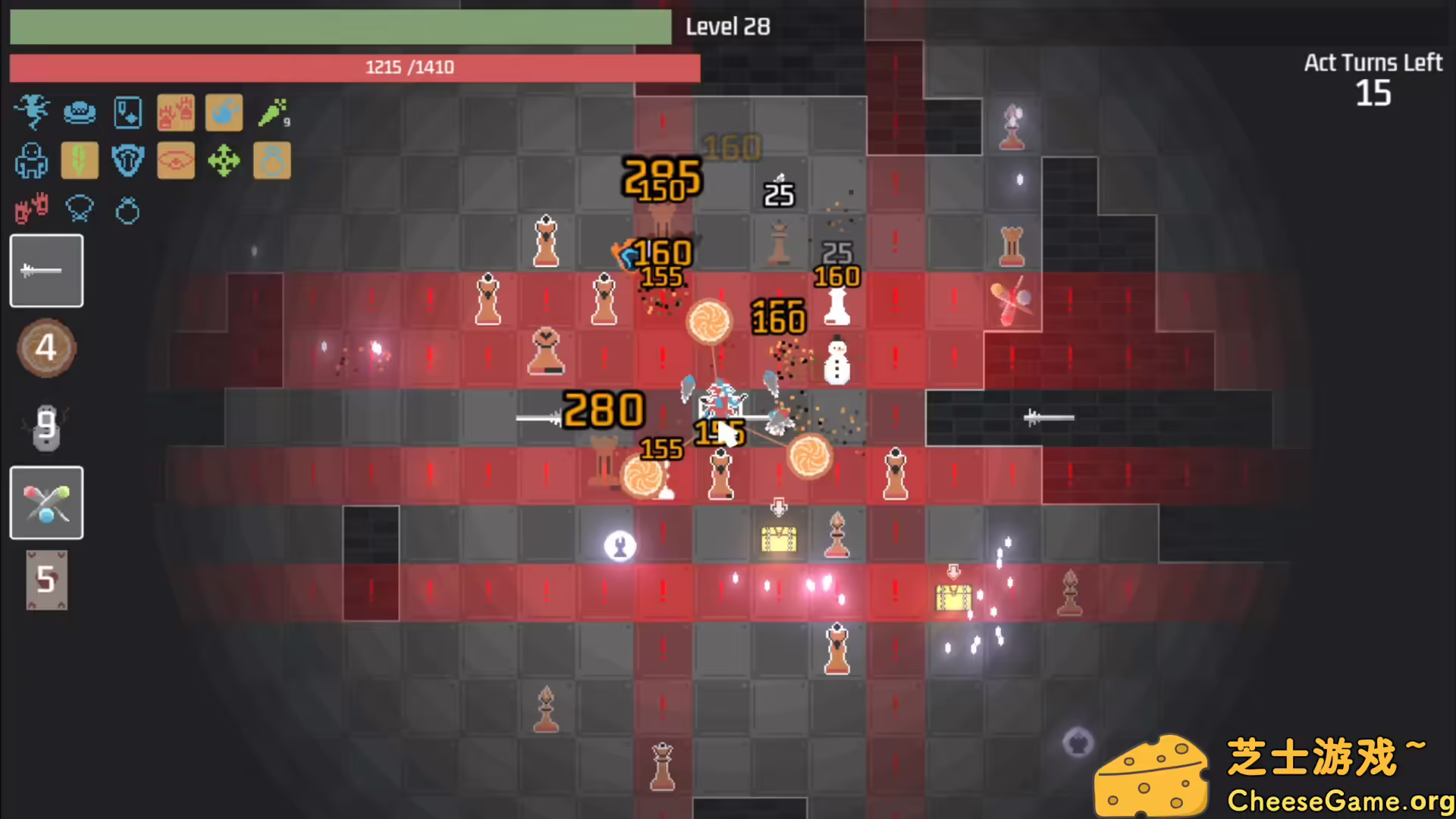Click the red eye buff icon
This screenshot has height=819, width=1456.
pos(176,161)
